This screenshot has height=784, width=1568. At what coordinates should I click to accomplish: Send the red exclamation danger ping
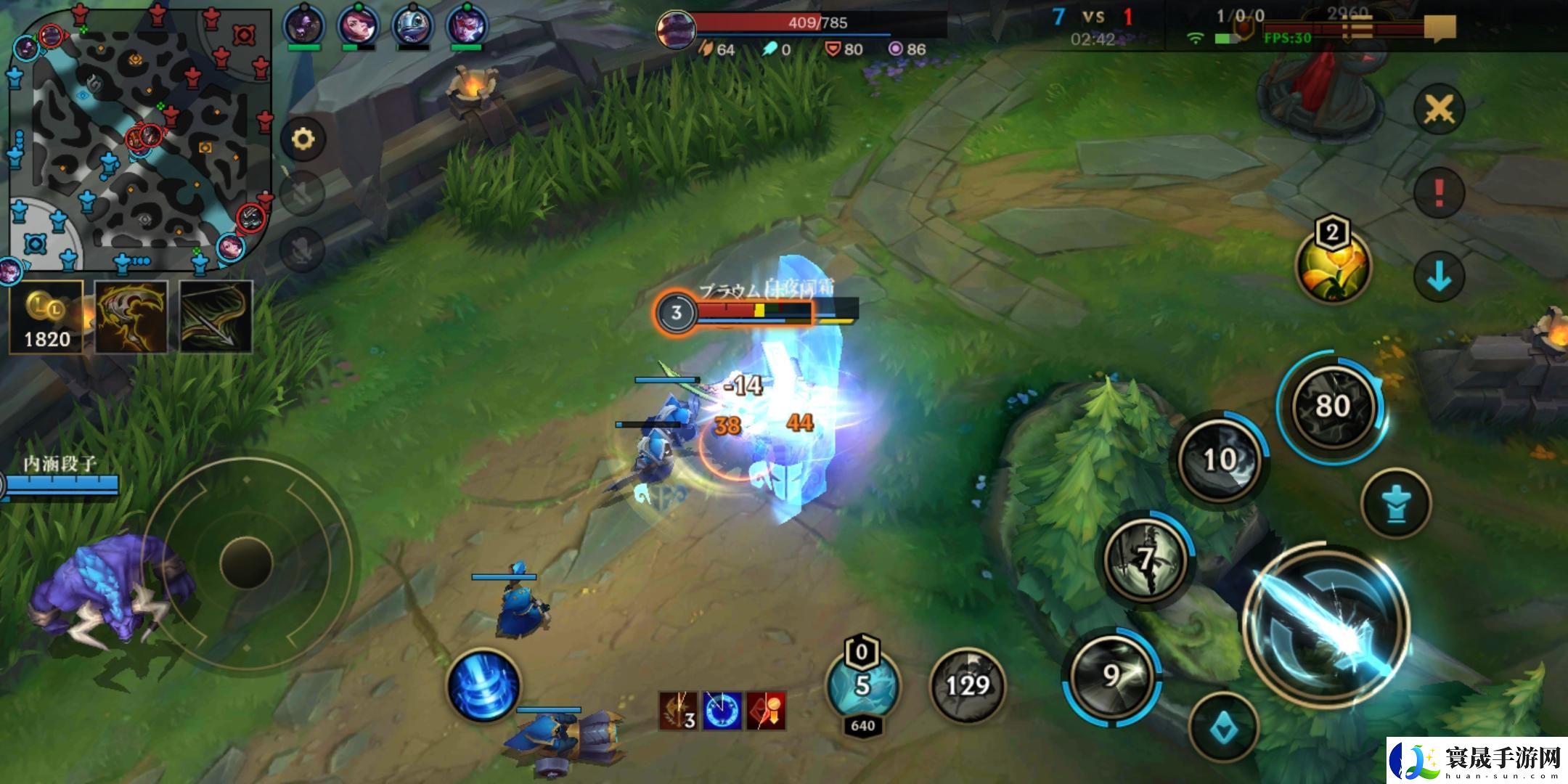tap(1439, 193)
